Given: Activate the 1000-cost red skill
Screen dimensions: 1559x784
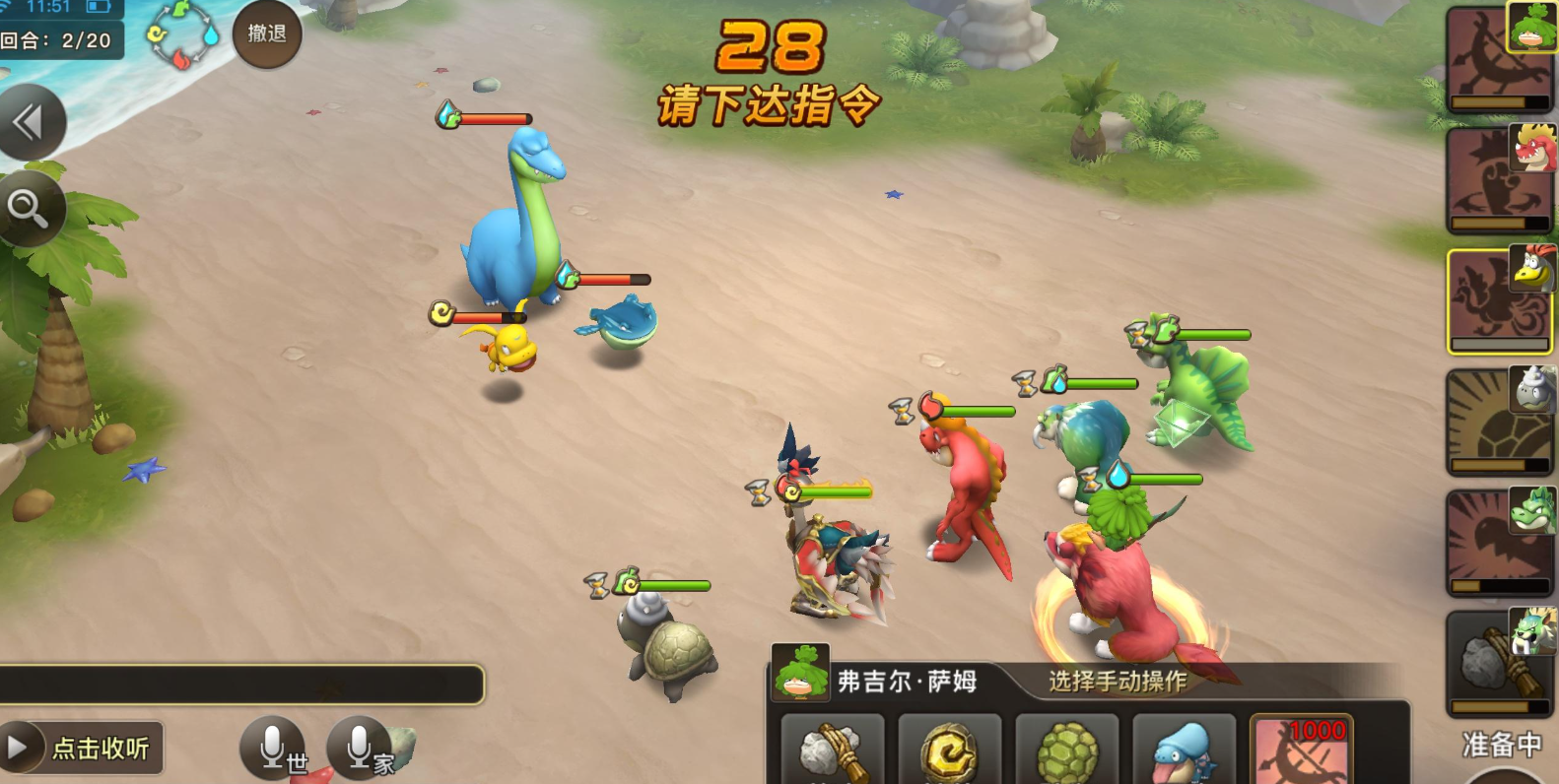Looking at the screenshot, I should coord(1304,753).
